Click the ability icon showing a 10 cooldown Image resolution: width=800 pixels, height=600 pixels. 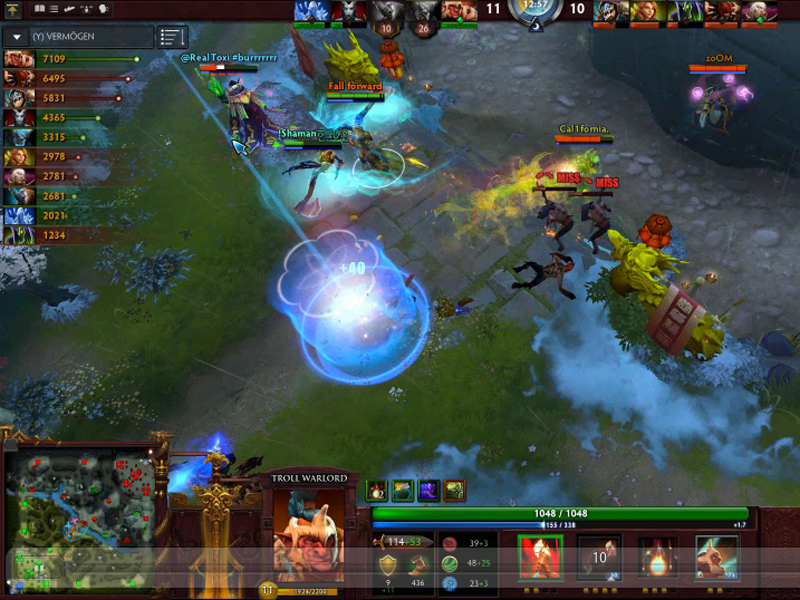tap(600, 557)
